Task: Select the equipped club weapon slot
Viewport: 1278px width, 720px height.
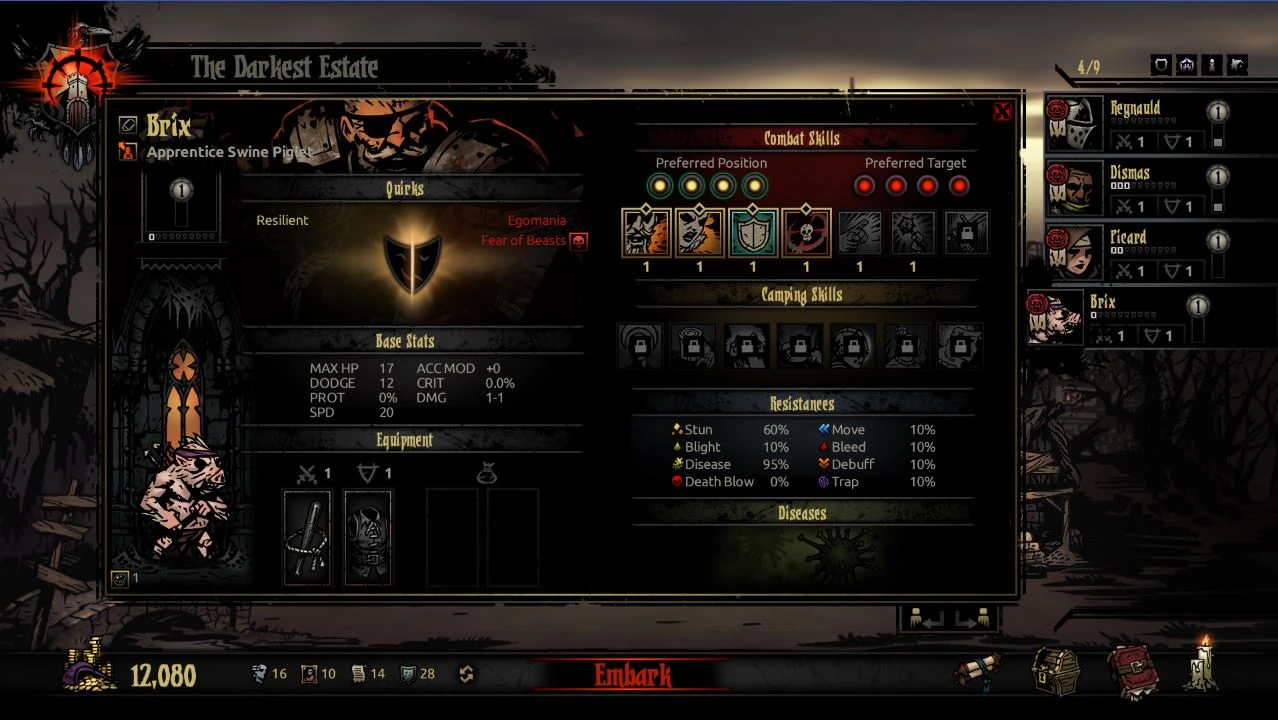Action: click(x=306, y=537)
